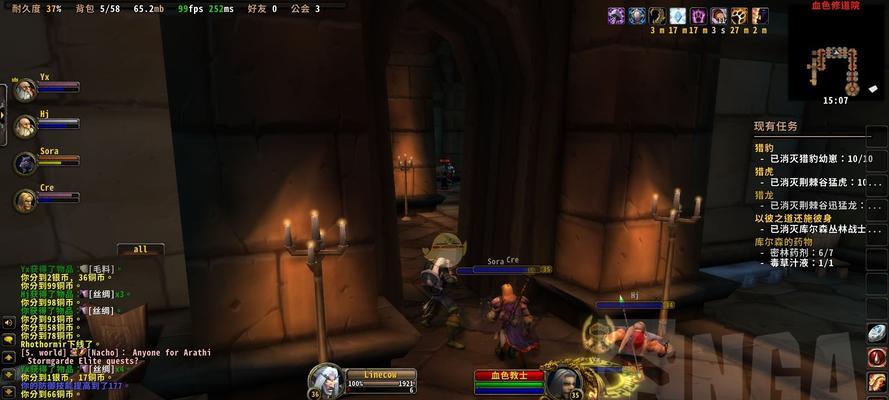
Task: Select party member Yx's portrait
Action: click(25, 90)
